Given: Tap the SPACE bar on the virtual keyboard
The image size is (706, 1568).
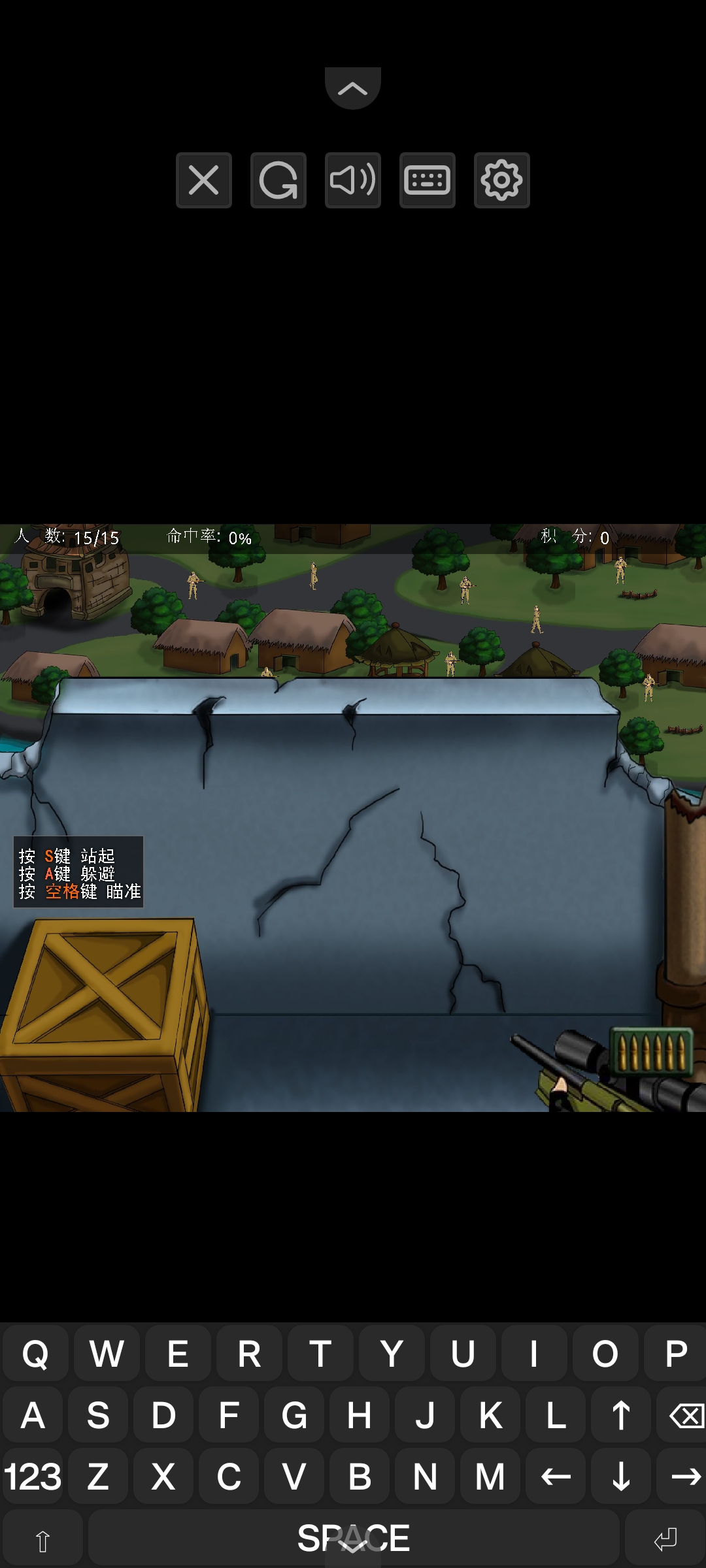Looking at the screenshot, I should 353,1538.
